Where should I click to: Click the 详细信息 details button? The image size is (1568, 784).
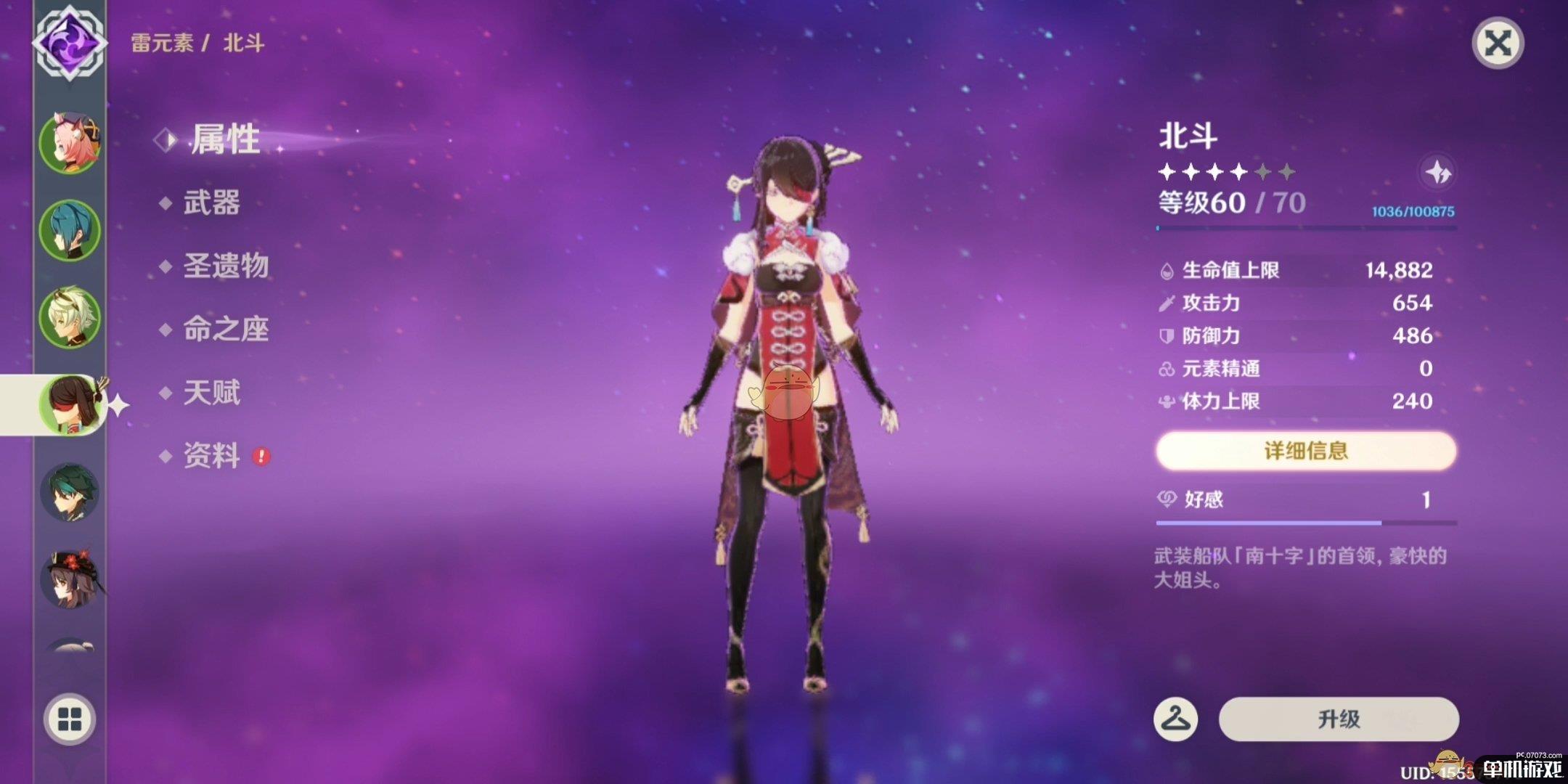pos(1306,451)
